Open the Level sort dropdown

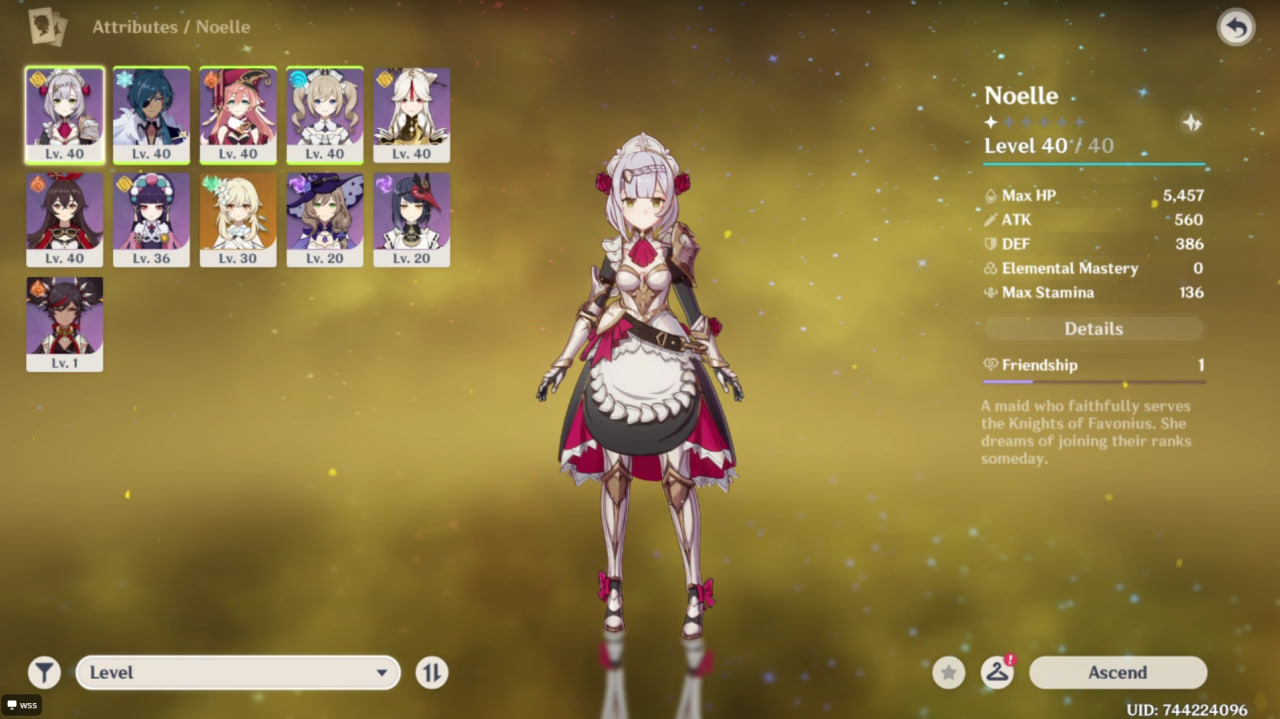tap(238, 673)
